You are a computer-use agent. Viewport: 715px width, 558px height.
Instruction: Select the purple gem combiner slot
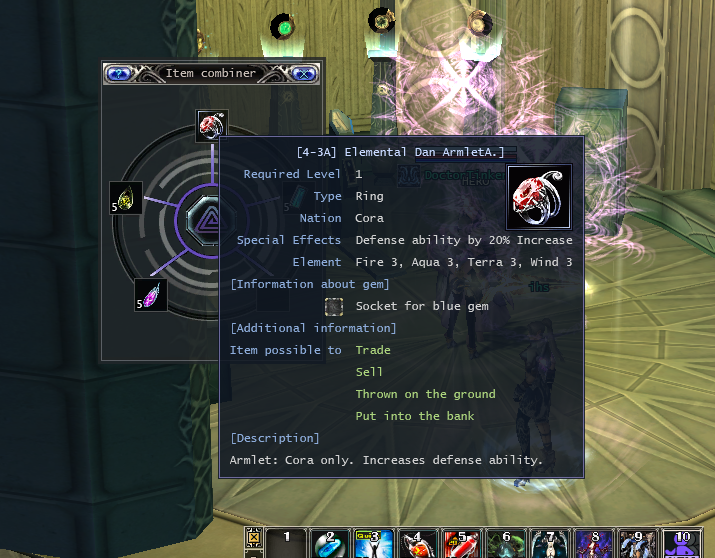151,295
